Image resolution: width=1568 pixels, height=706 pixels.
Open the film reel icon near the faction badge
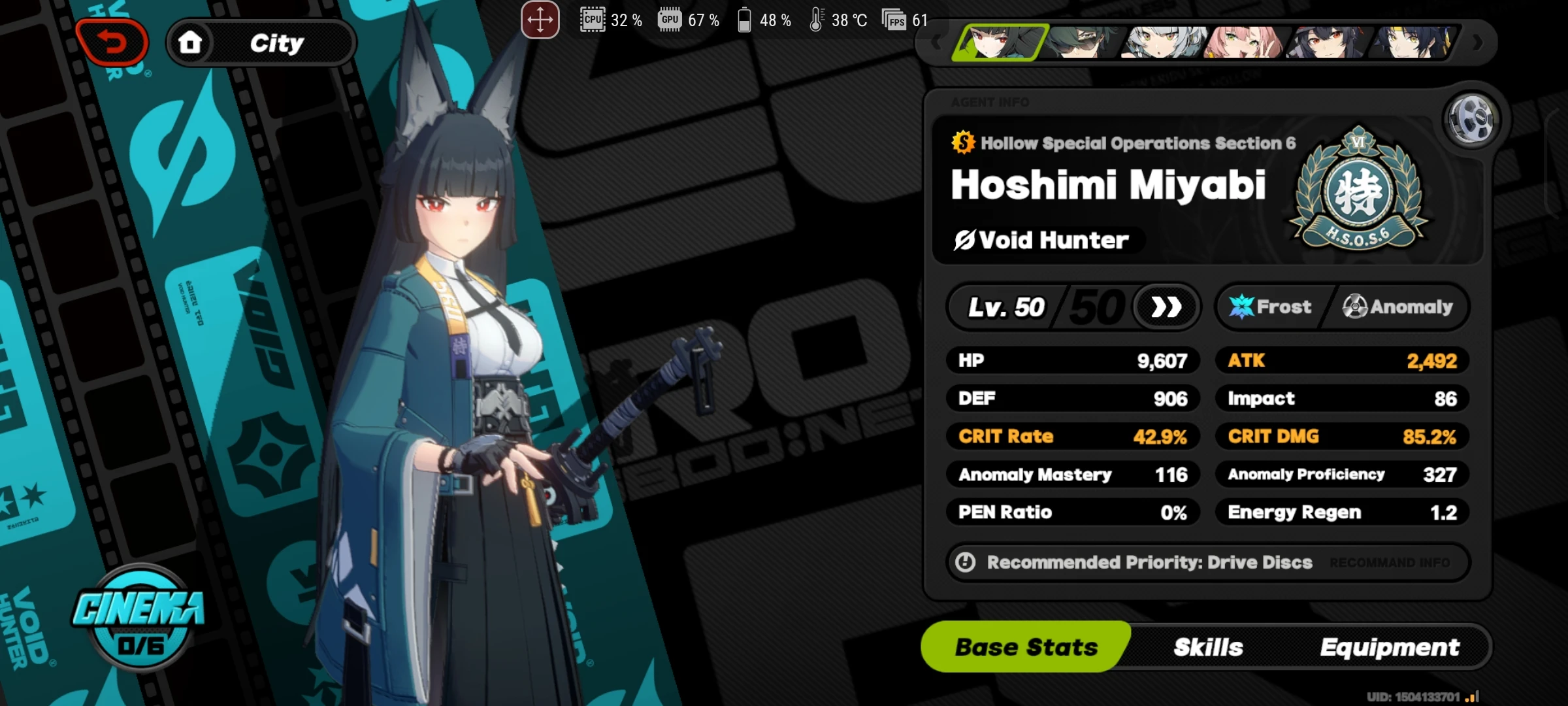click(1473, 119)
